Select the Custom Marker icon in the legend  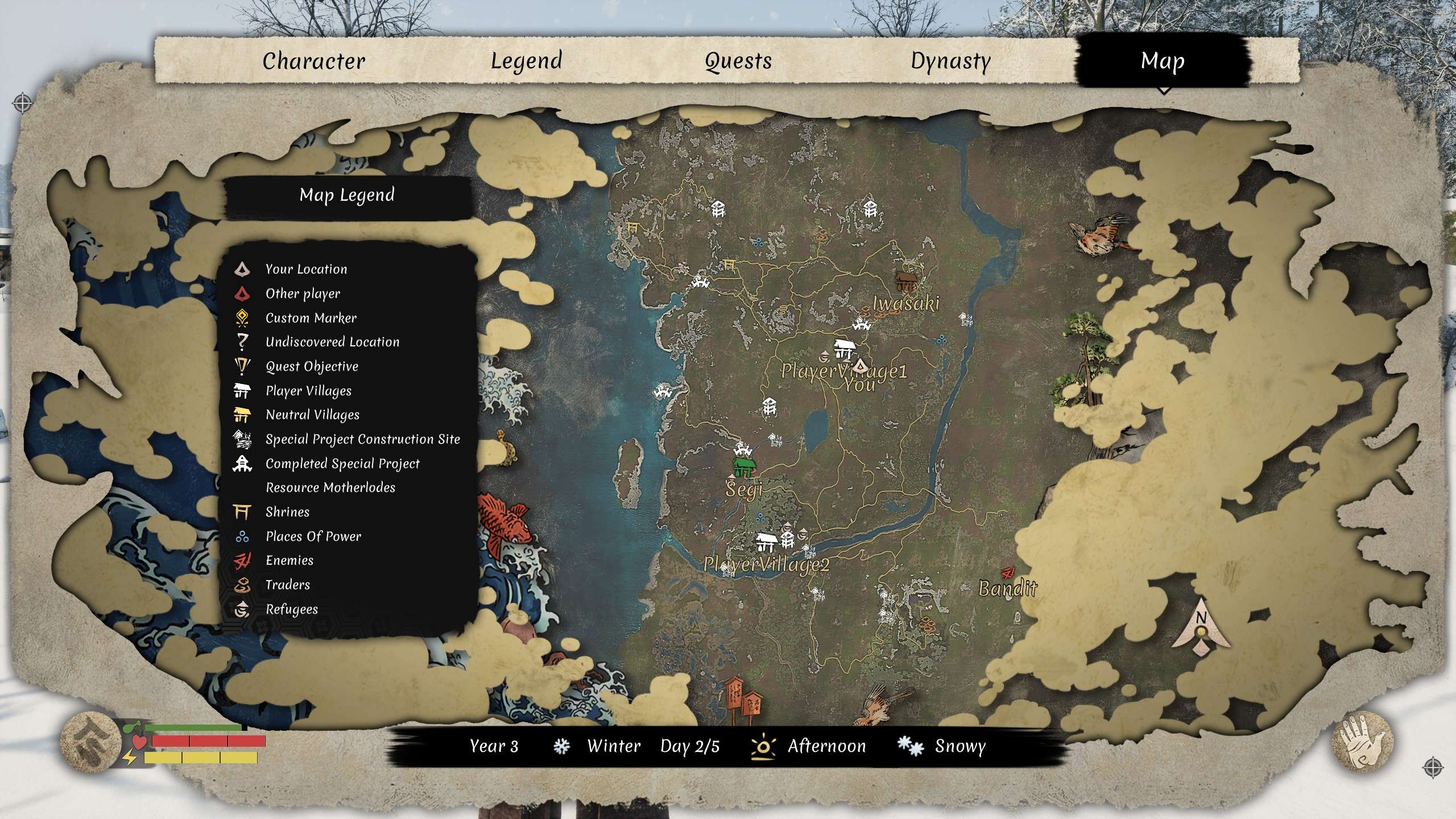pyautogui.click(x=241, y=318)
